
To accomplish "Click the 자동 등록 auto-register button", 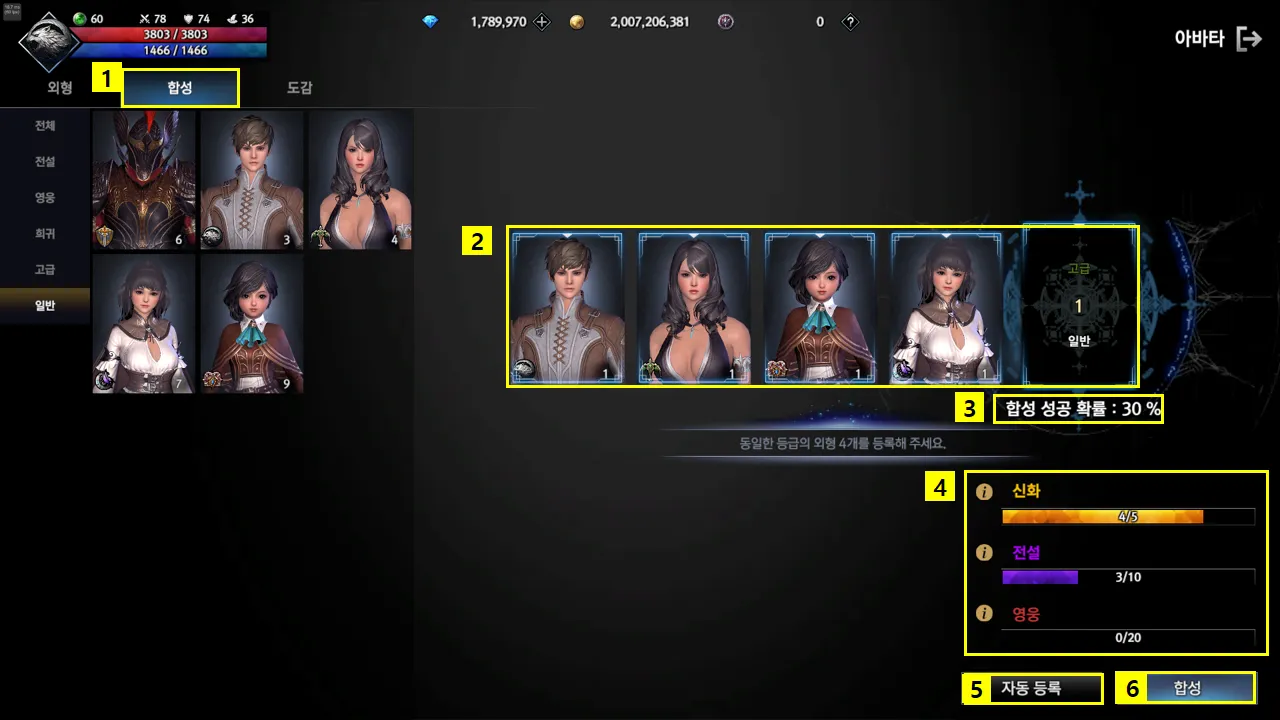I will tap(1033, 688).
